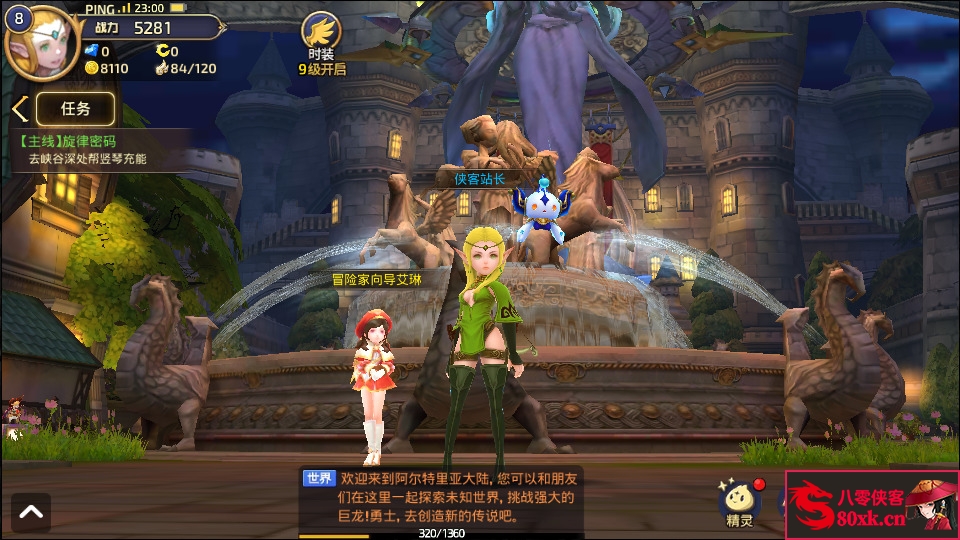Open the player character portrait

pyautogui.click(x=36, y=44)
